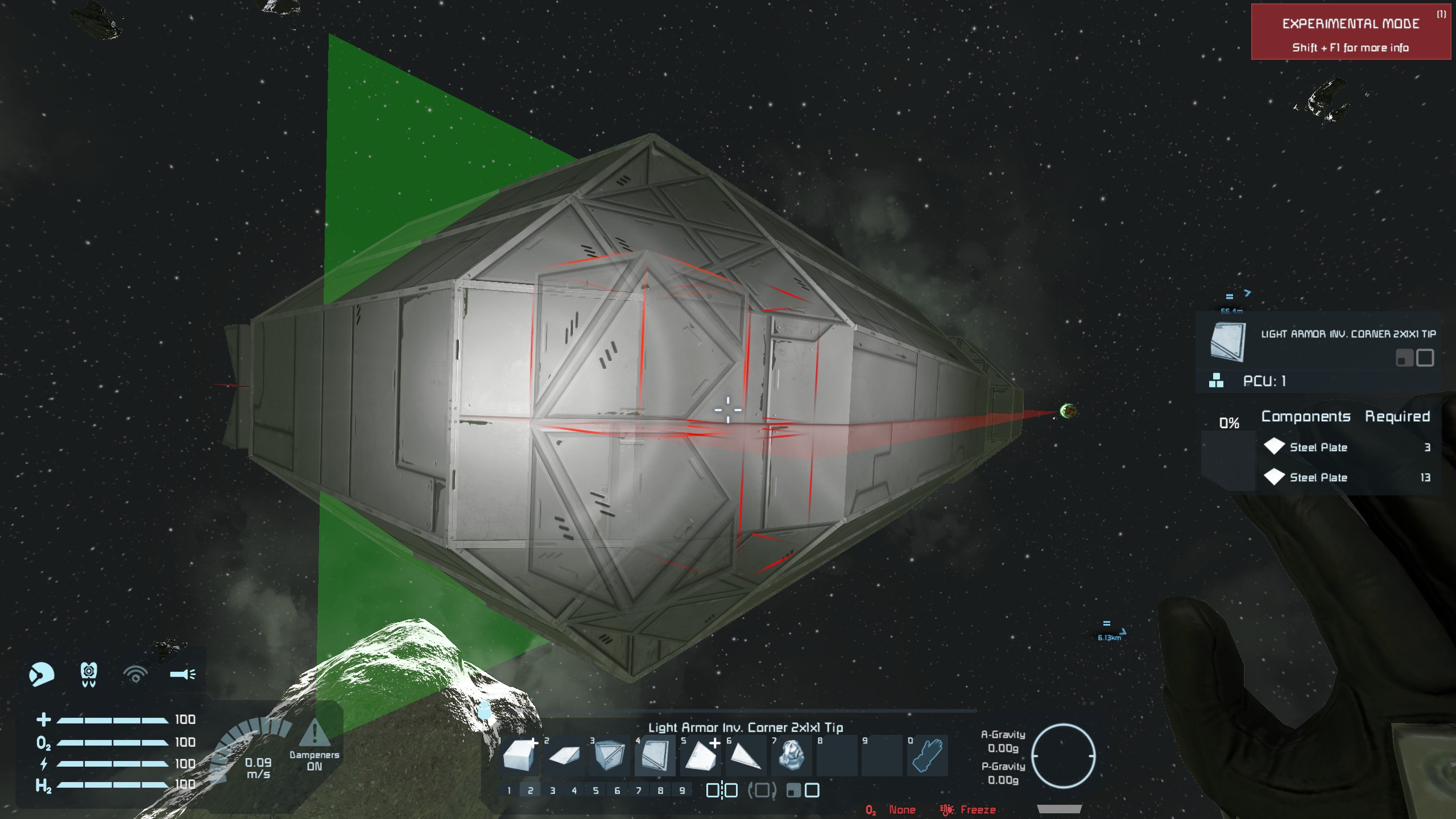1456x819 pixels.
Task: Pick the inverted corner block in slot 3
Action: click(609, 756)
